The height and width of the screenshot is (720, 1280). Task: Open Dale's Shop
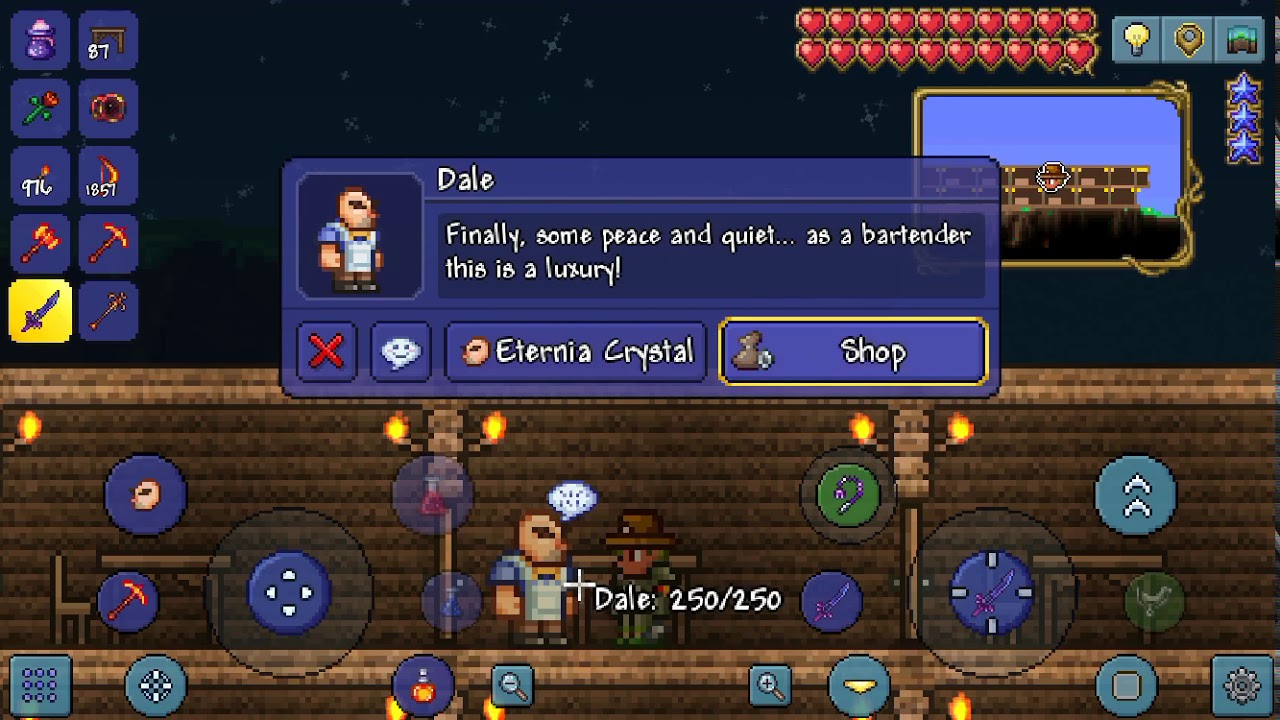coord(853,352)
